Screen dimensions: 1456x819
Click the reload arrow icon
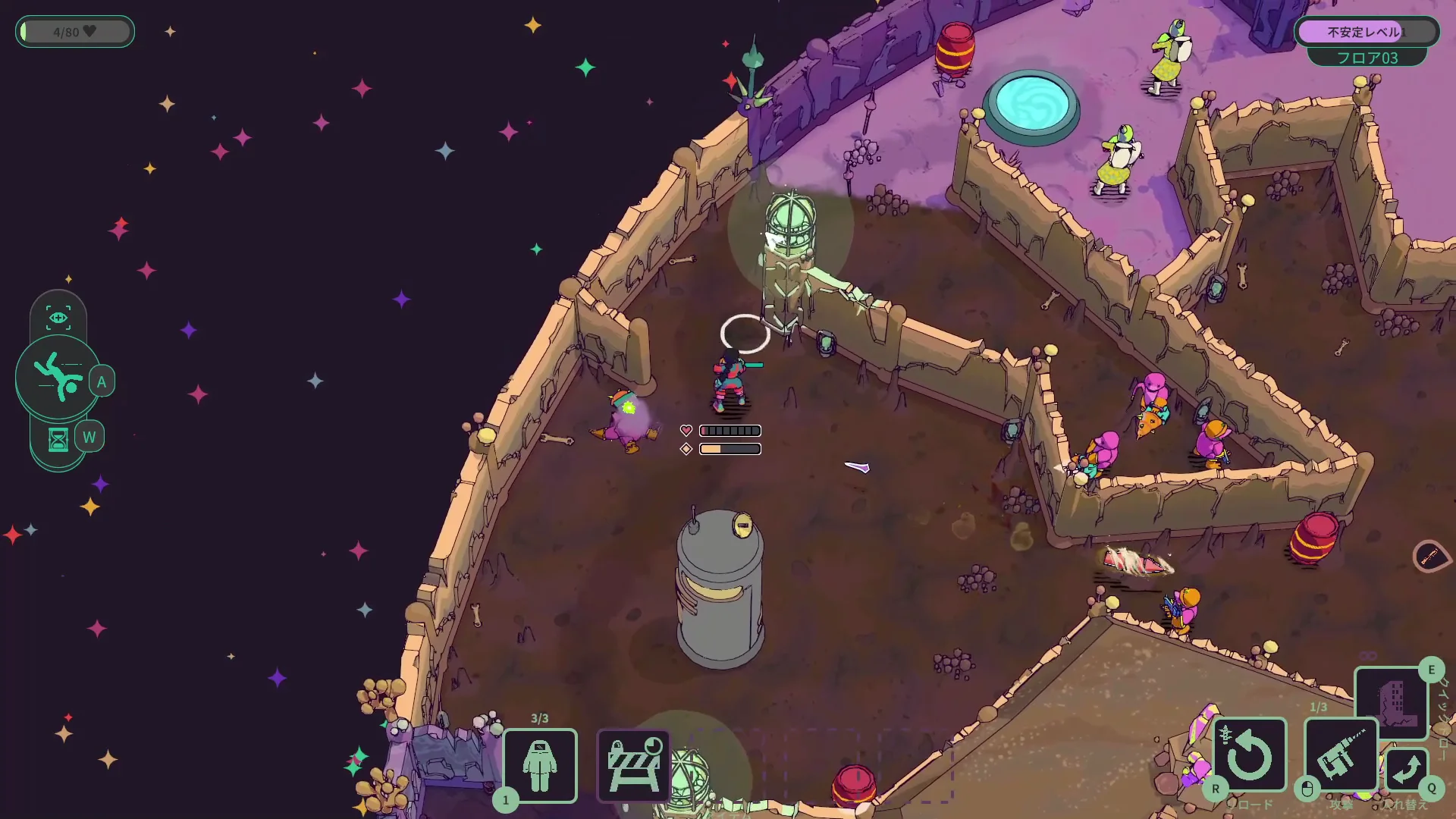1249,755
